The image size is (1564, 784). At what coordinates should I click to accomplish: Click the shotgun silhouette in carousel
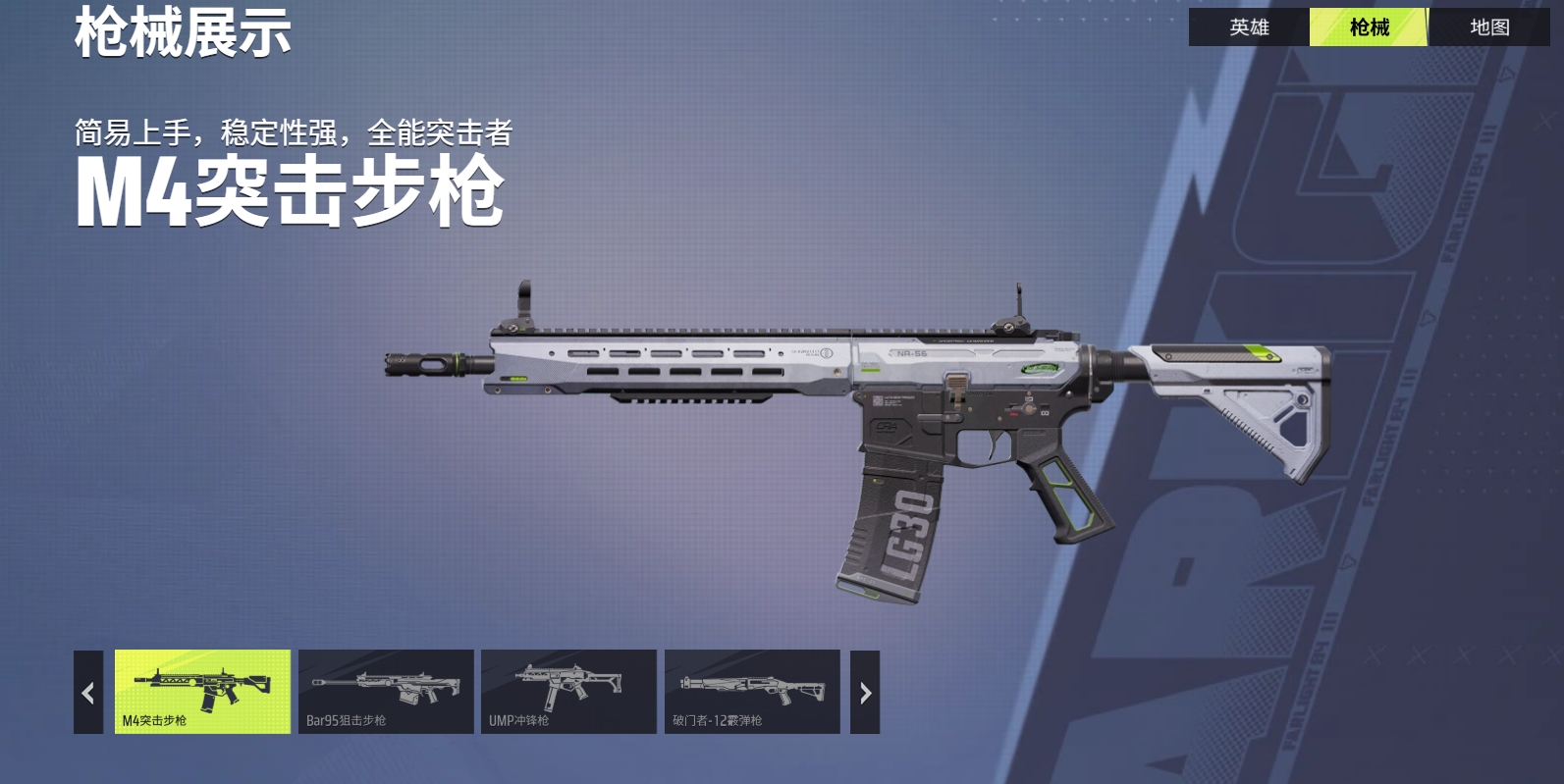click(752, 687)
